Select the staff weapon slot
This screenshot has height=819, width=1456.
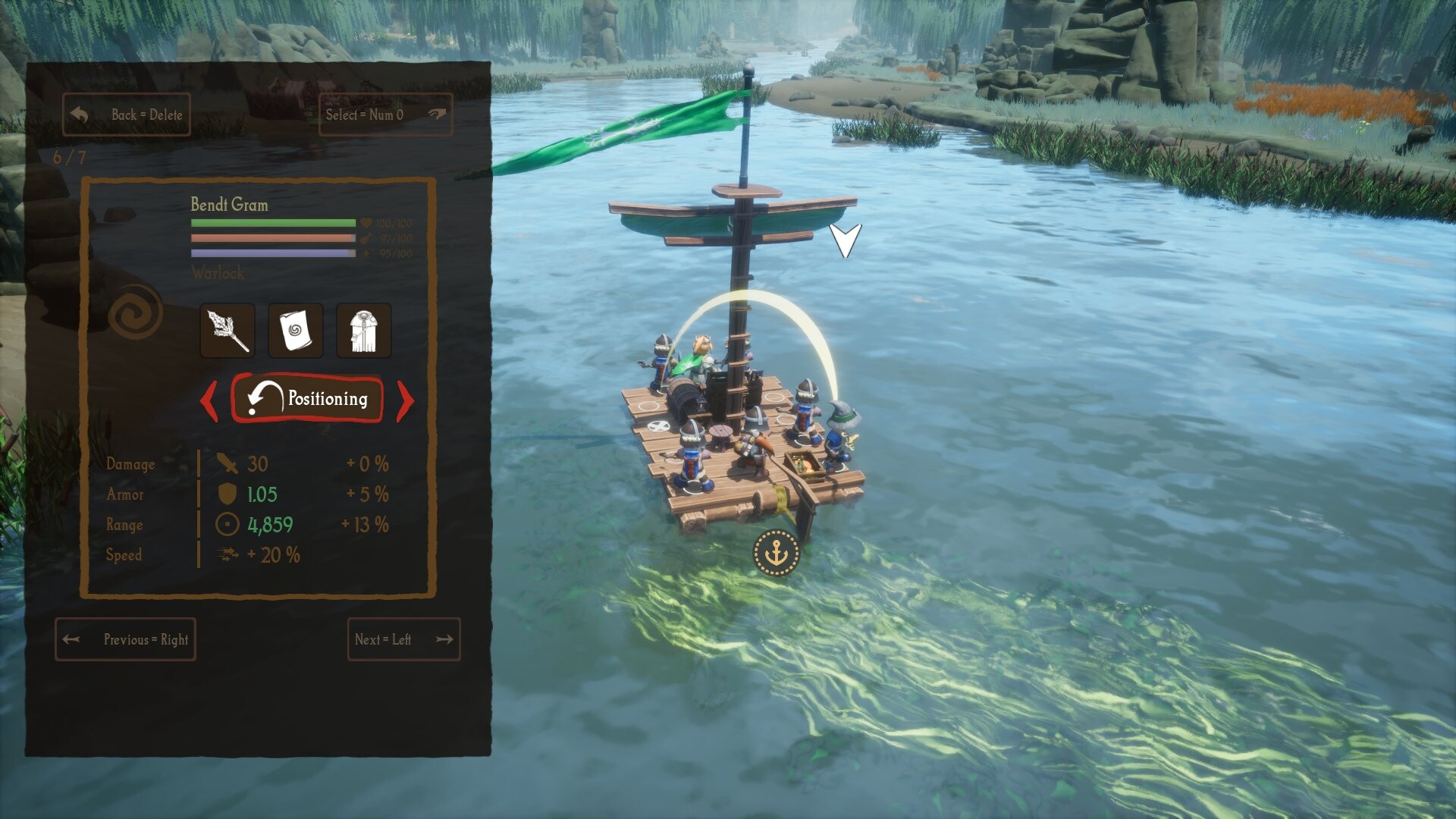pyautogui.click(x=227, y=331)
